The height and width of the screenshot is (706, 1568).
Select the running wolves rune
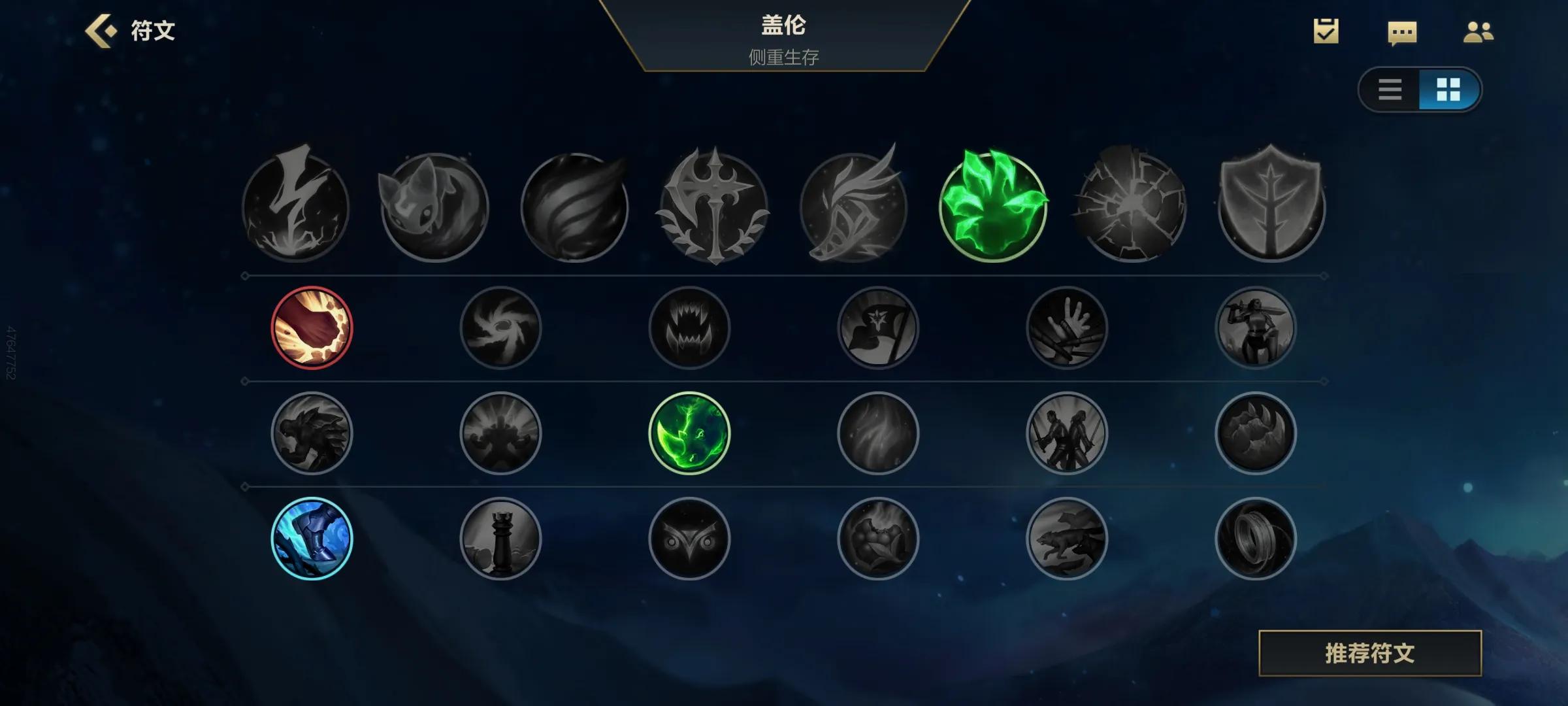point(1066,538)
